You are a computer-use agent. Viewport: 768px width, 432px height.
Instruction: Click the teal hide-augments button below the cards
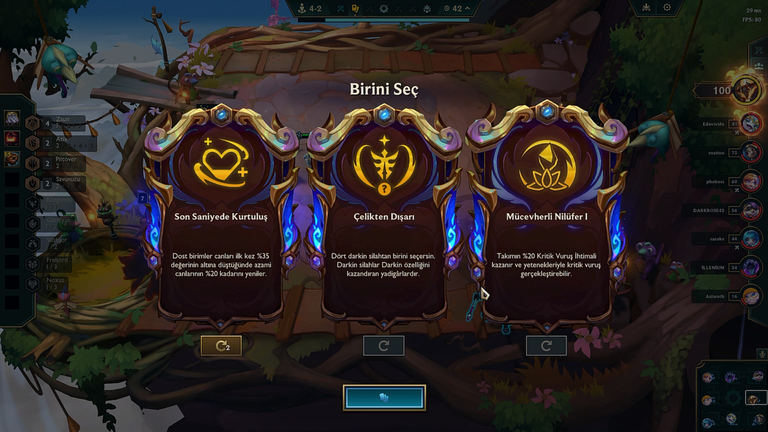(x=384, y=397)
